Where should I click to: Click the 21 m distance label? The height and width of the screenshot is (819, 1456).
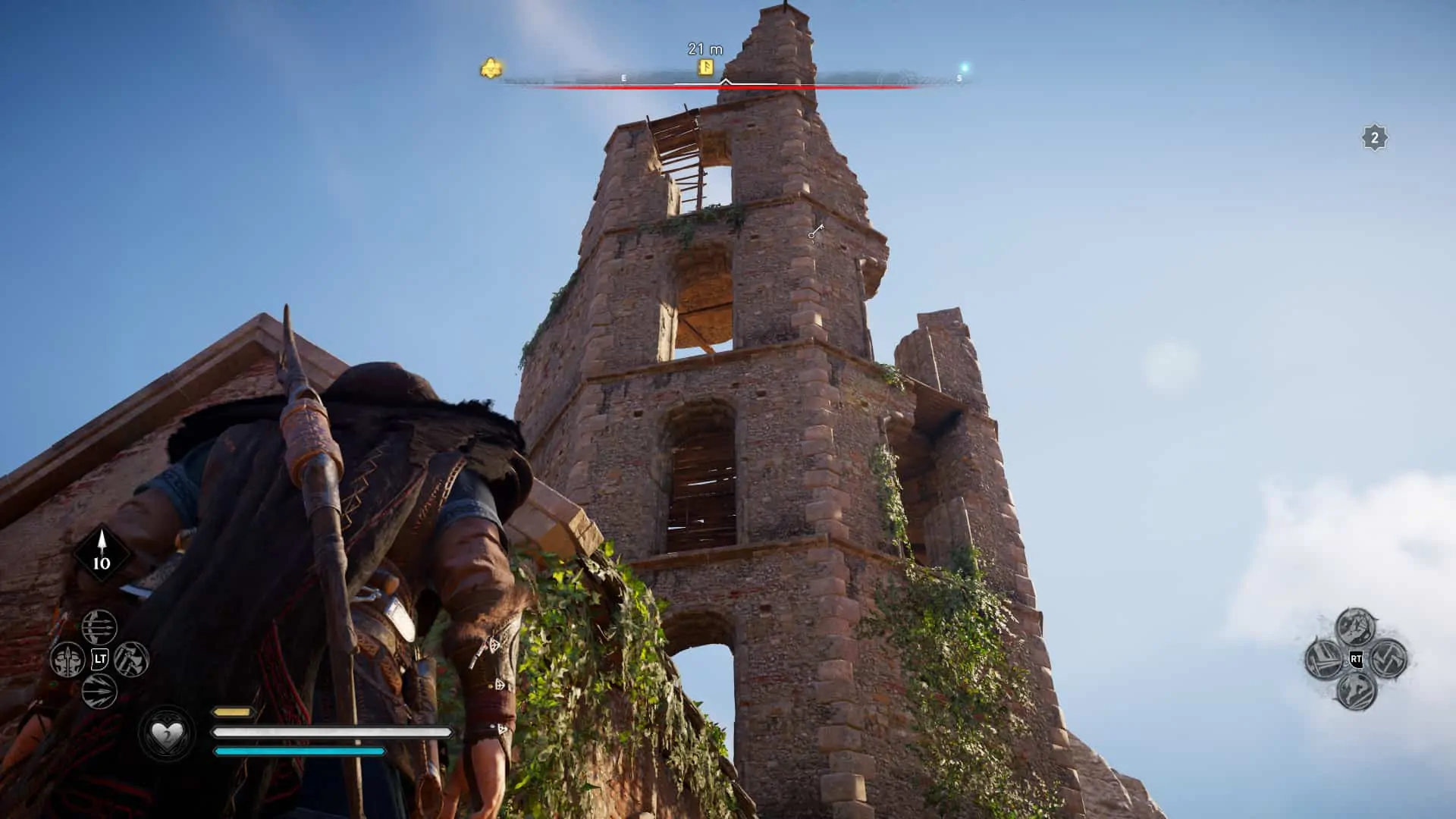pyautogui.click(x=705, y=48)
